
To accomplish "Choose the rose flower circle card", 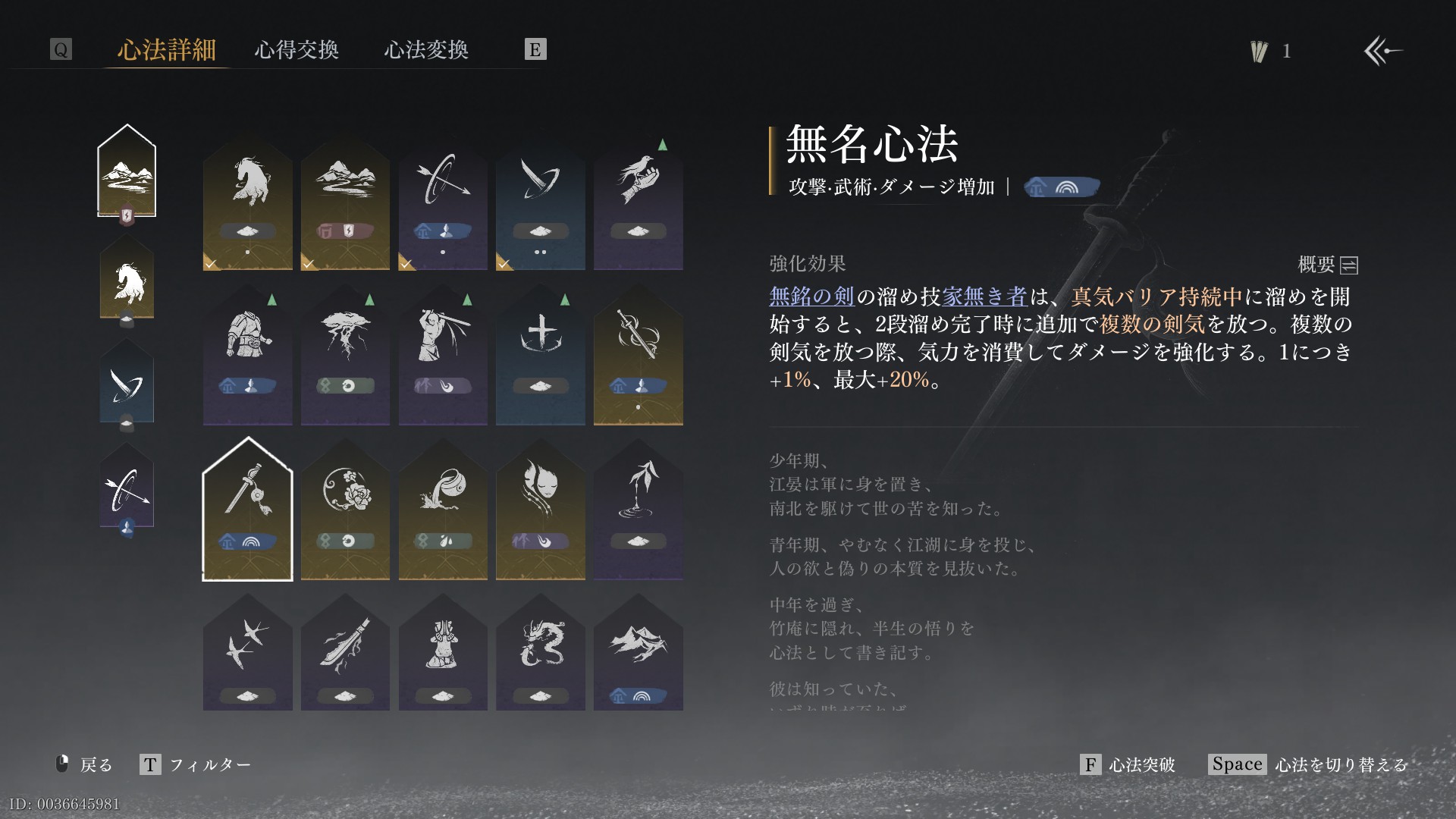I will (x=345, y=510).
